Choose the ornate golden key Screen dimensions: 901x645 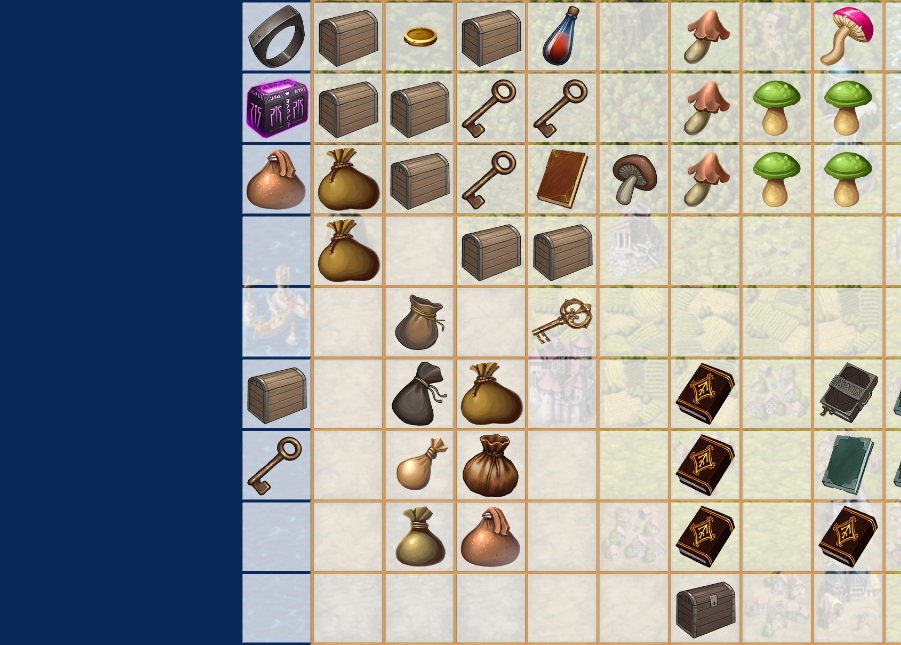(562, 321)
